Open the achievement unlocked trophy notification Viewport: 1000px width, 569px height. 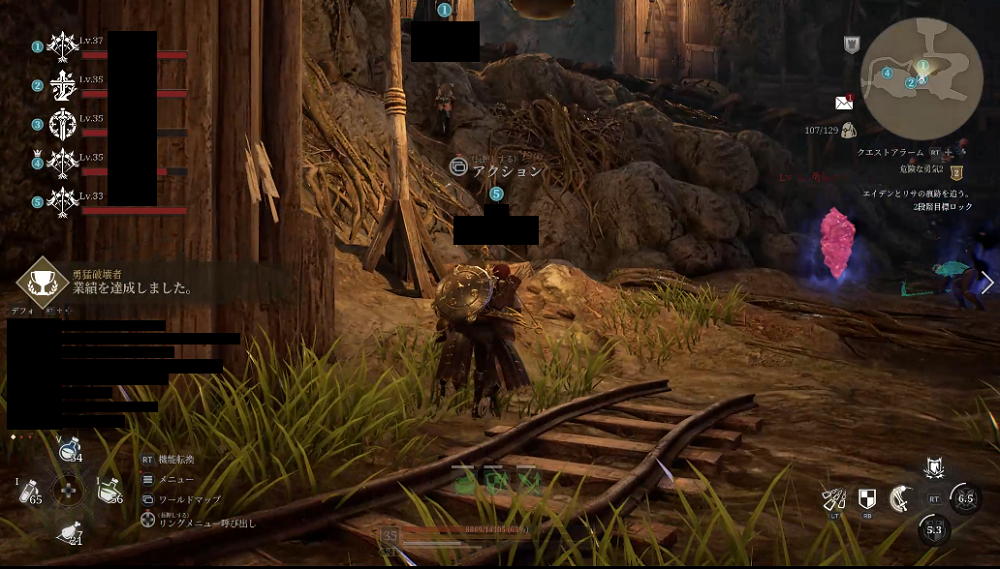click(36, 282)
